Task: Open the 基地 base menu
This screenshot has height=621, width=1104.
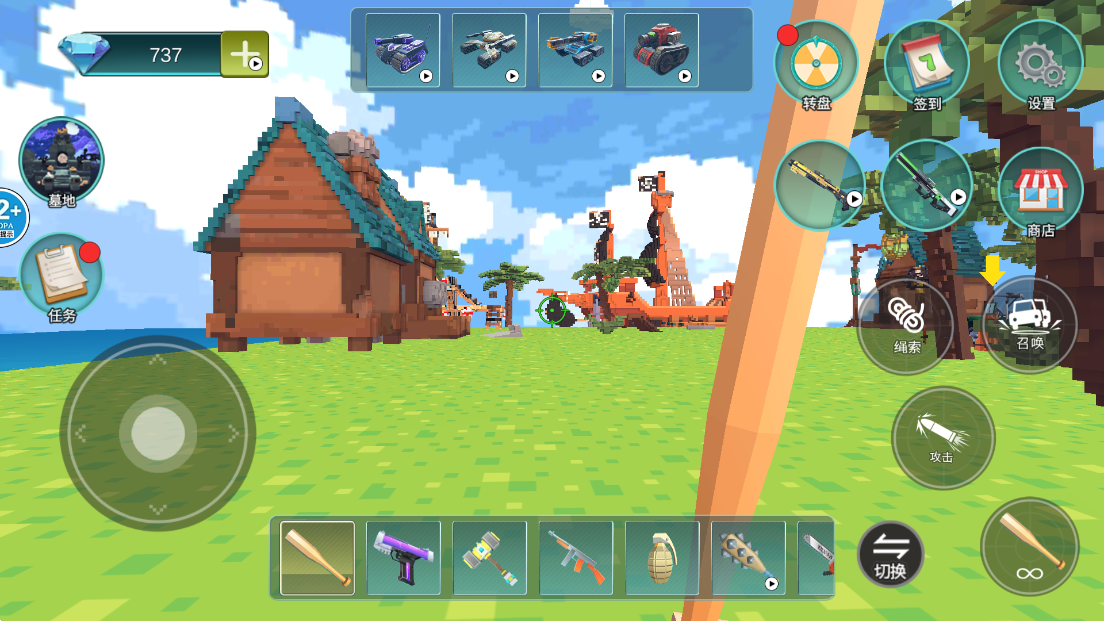Action: 61,161
